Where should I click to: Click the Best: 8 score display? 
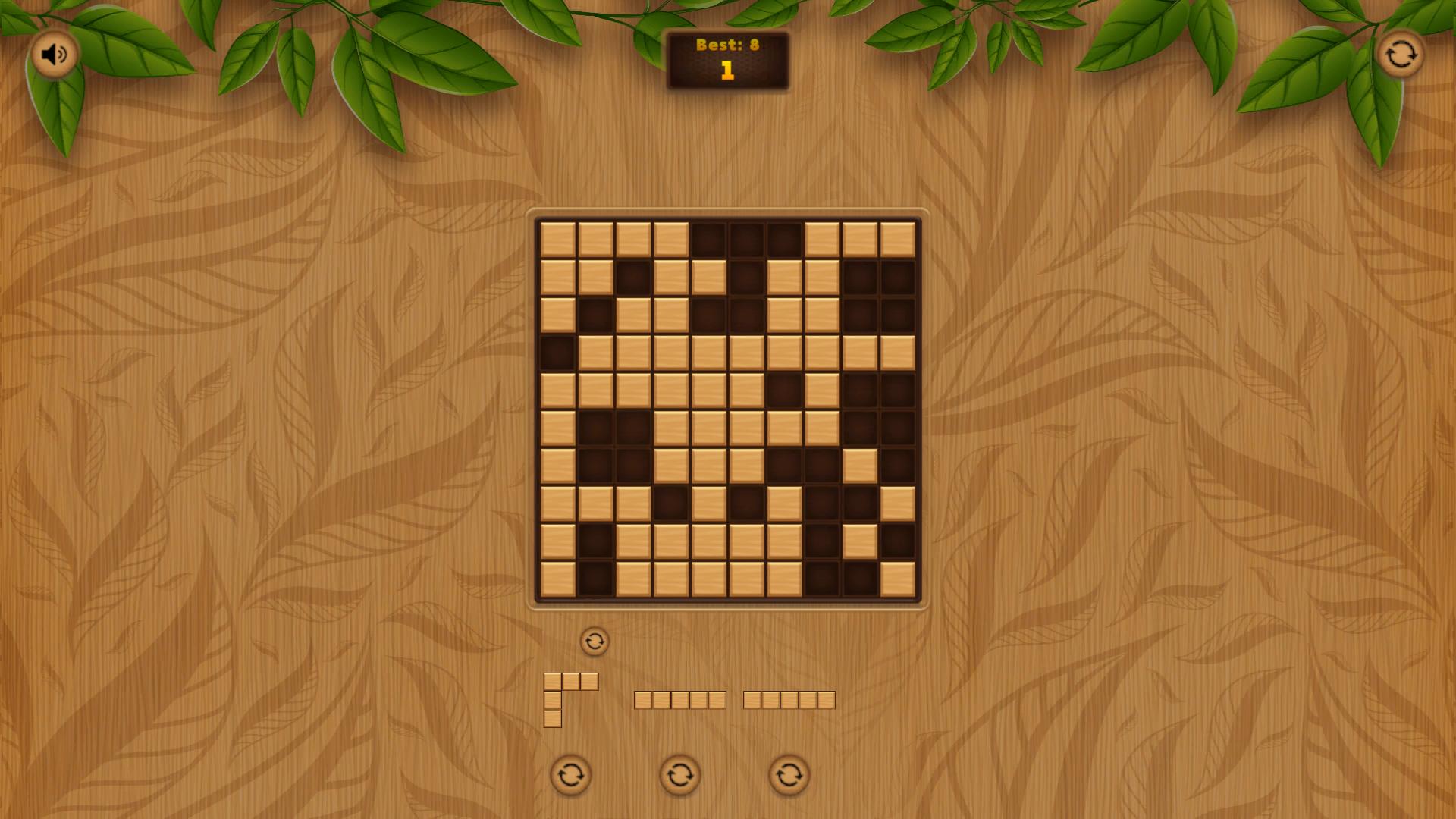727,45
